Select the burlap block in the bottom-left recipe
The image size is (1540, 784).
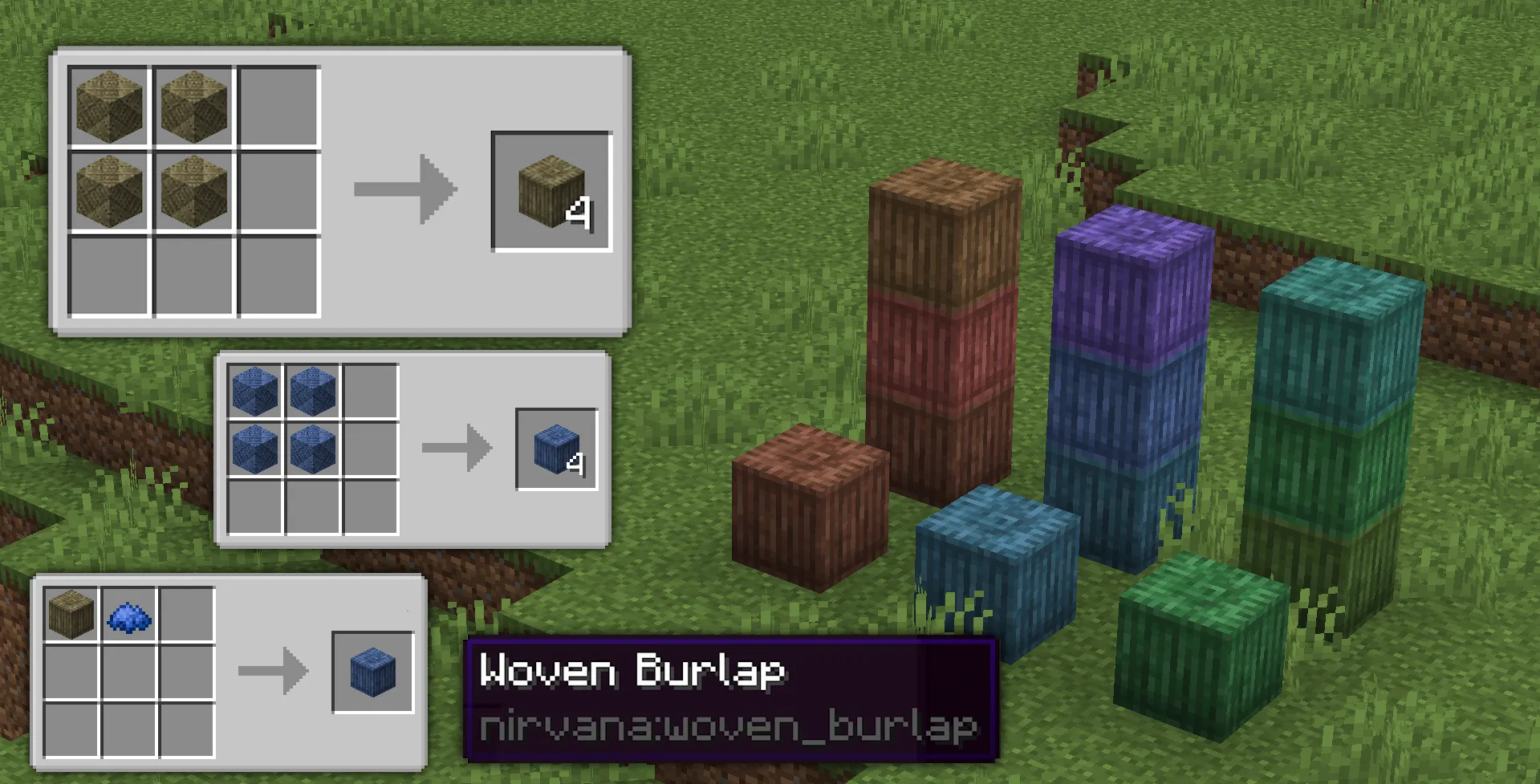(71, 611)
